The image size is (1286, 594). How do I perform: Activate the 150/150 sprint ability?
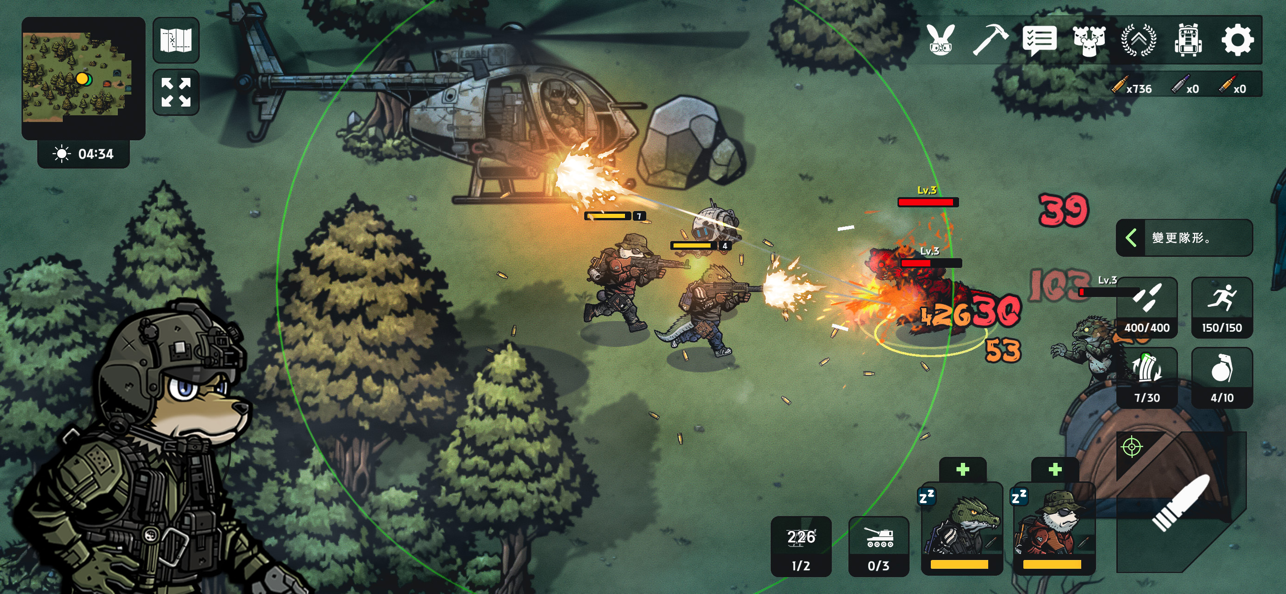(x=1221, y=307)
